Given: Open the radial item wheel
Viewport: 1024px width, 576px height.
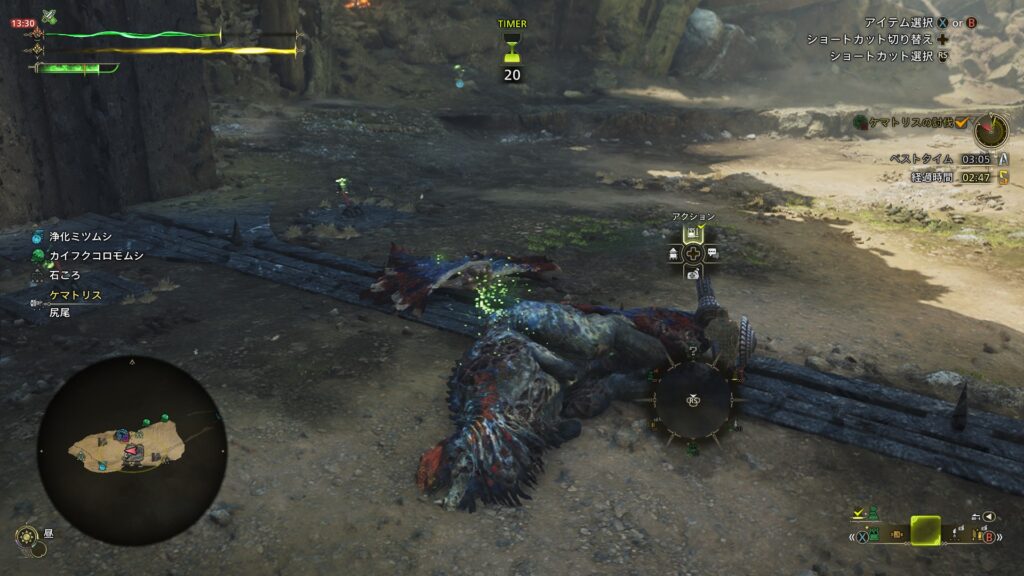Looking at the screenshot, I should tap(692, 400).
